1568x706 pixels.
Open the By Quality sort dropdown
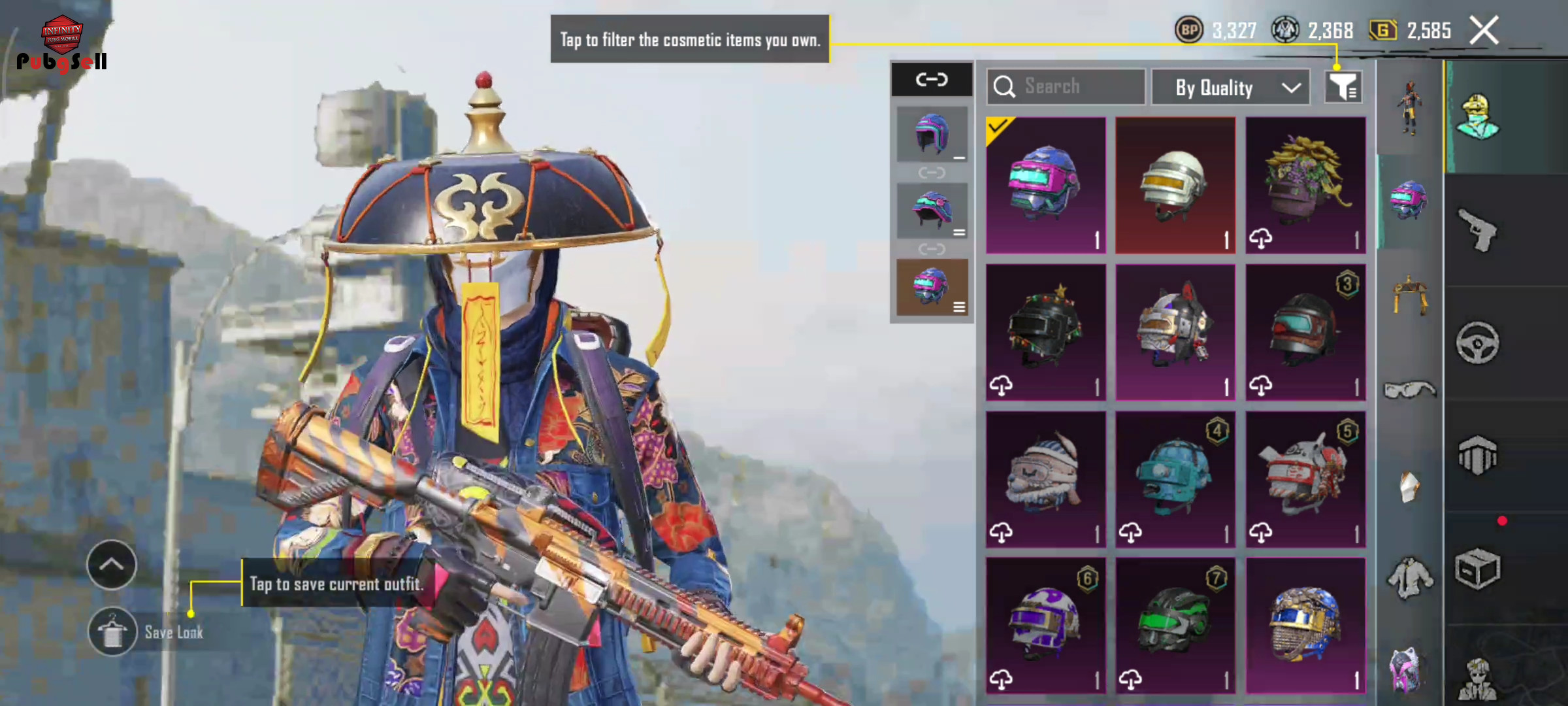tap(1230, 88)
